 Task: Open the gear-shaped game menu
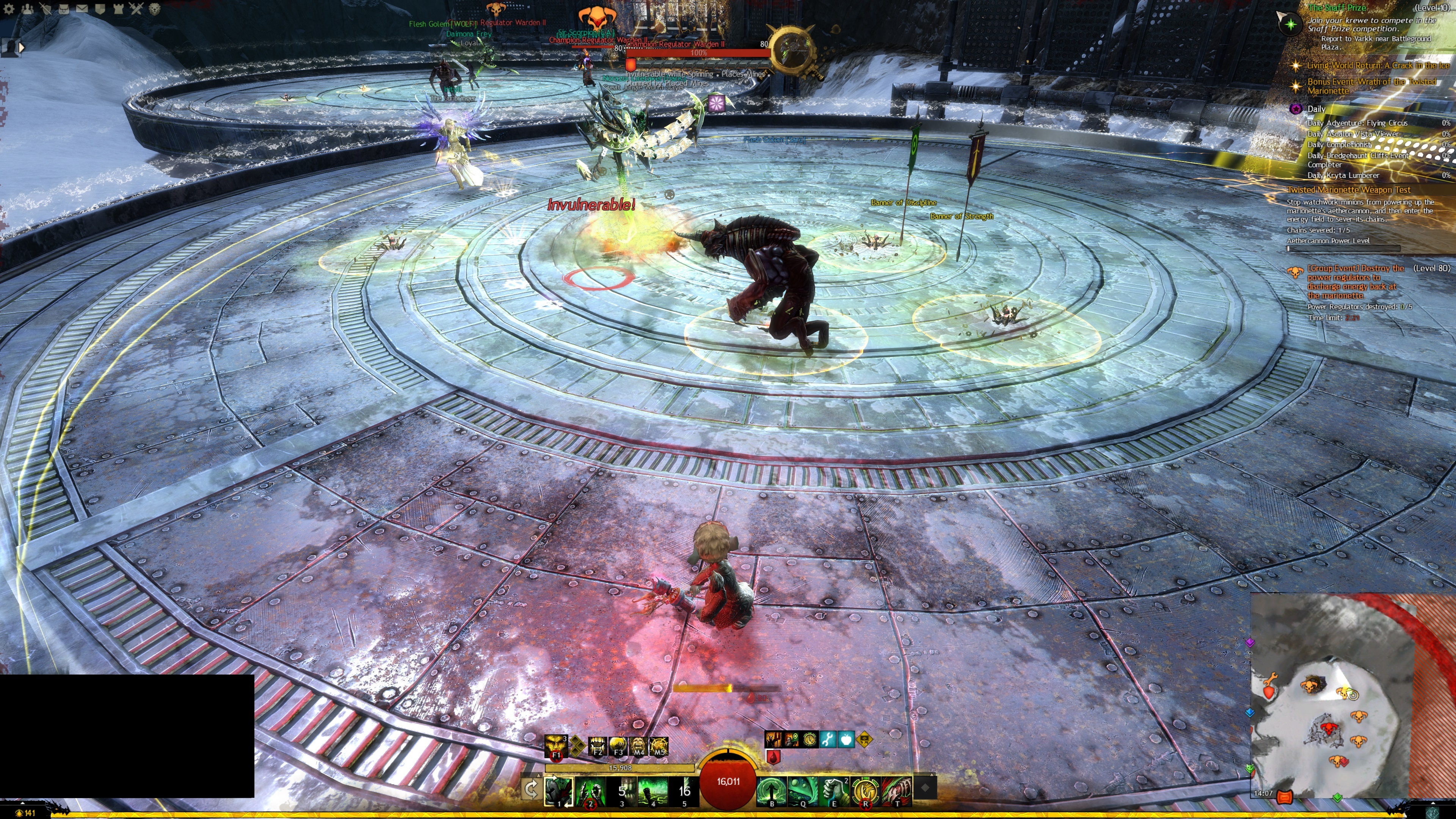(x=9, y=8)
